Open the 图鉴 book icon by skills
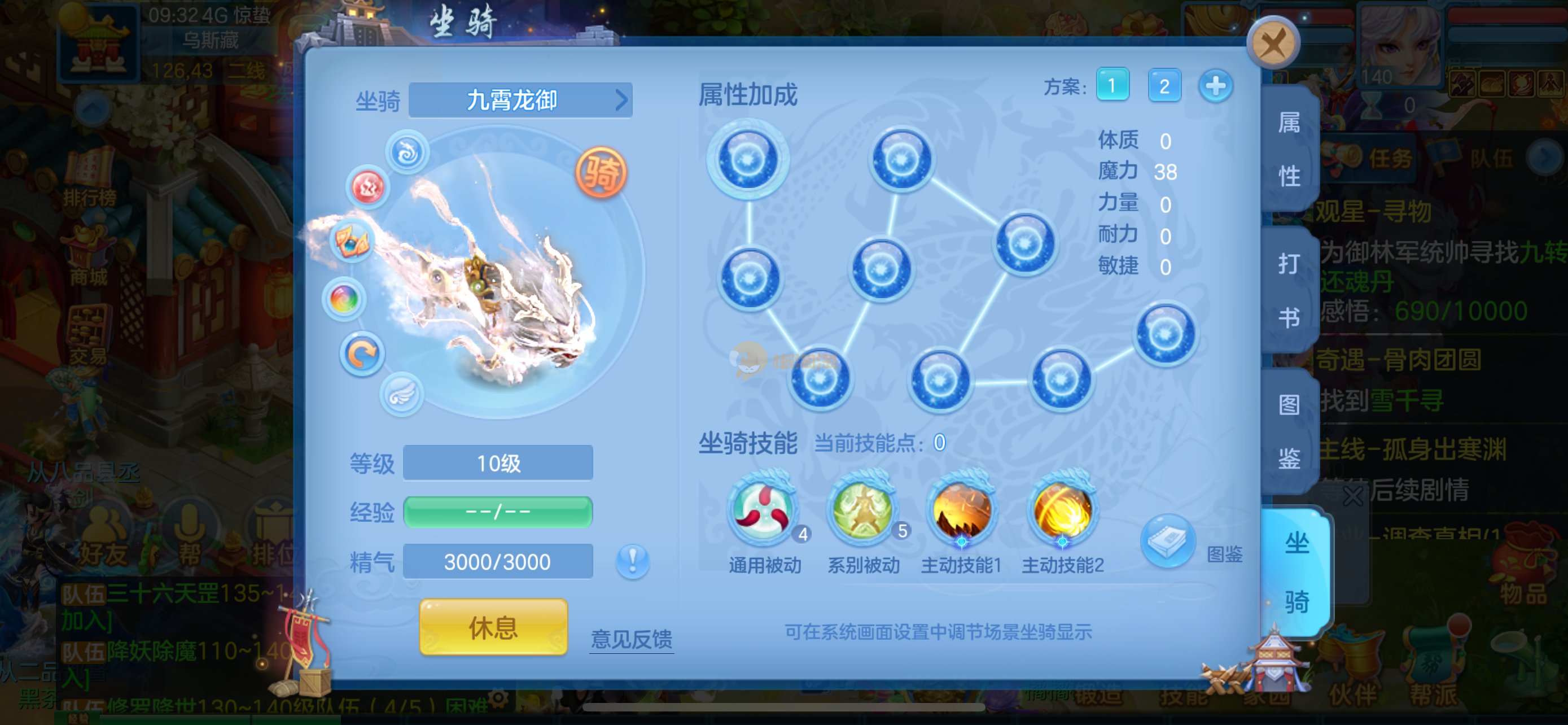 [x=1168, y=541]
